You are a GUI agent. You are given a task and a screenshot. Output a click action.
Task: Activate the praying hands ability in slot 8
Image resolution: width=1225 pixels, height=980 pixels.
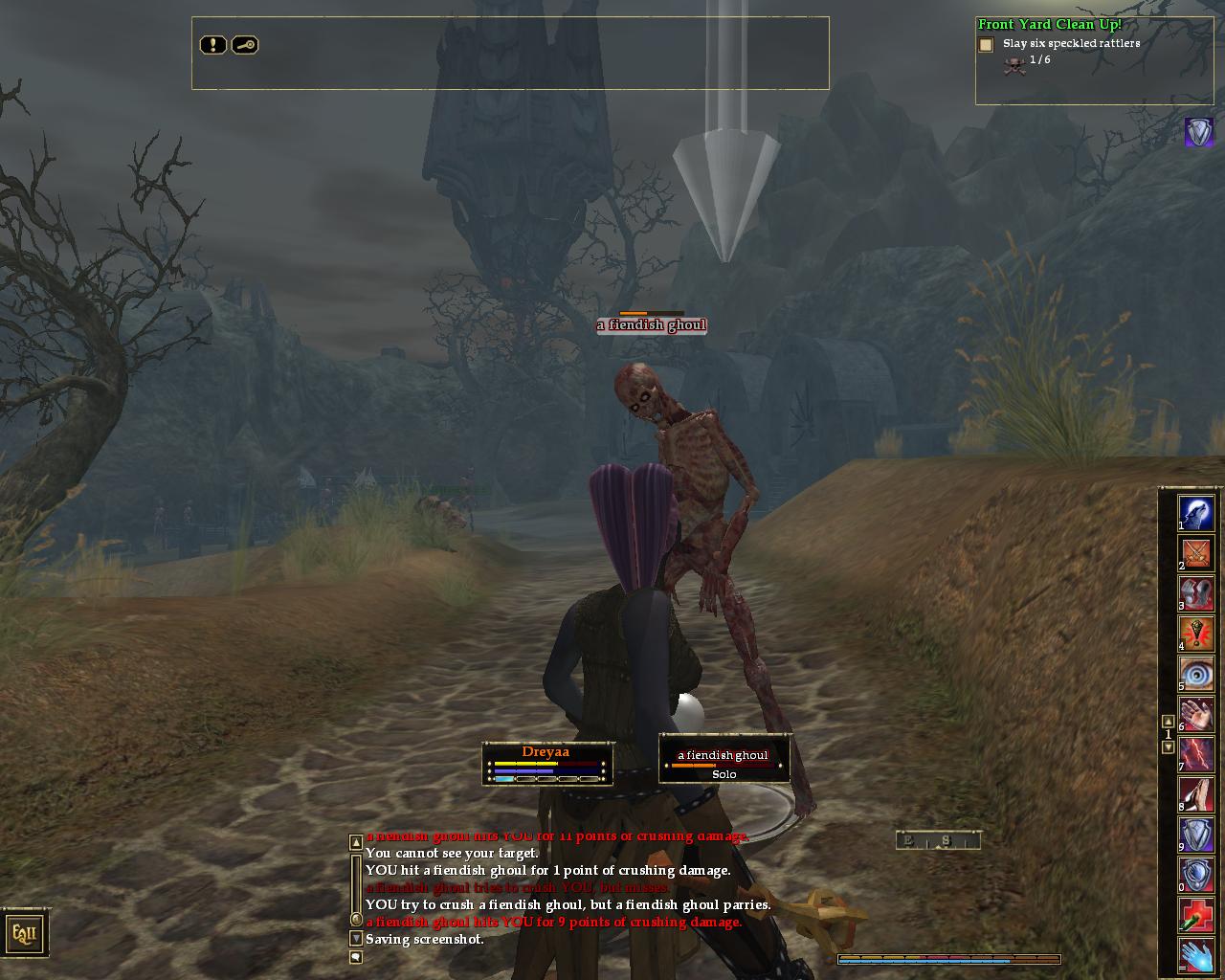click(1196, 794)
